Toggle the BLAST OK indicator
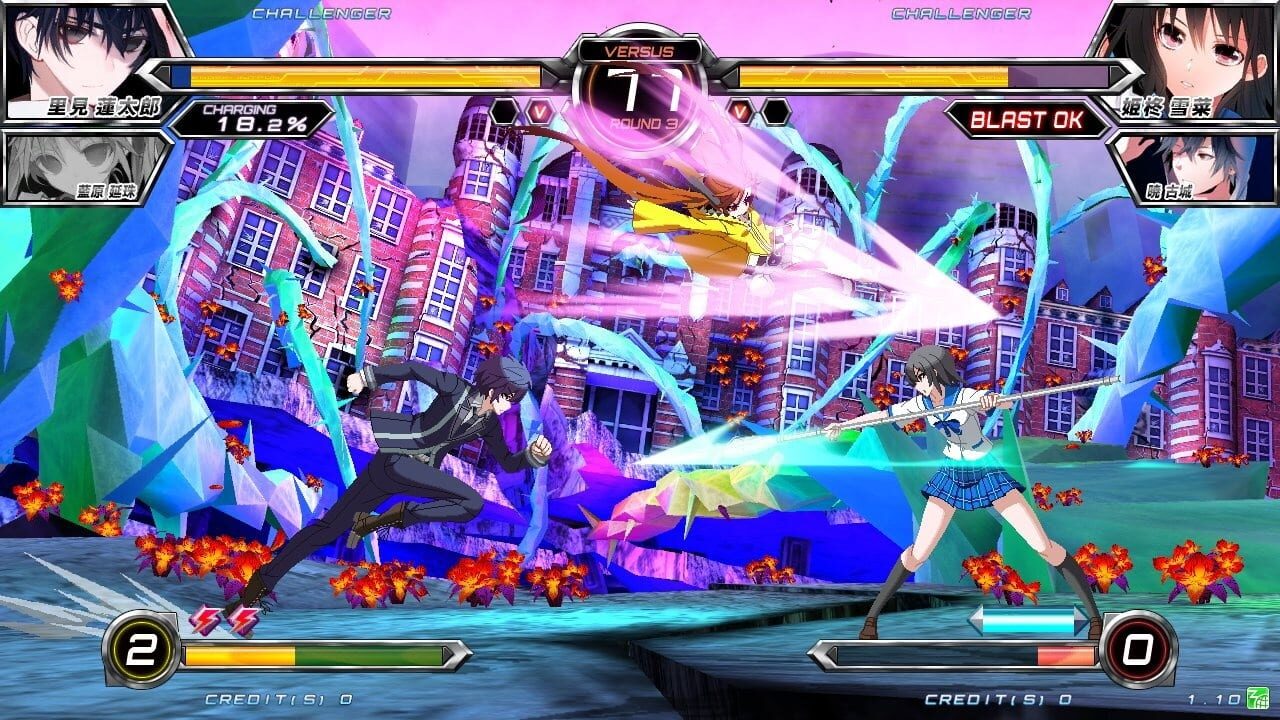 click(x=1027, y=118)
